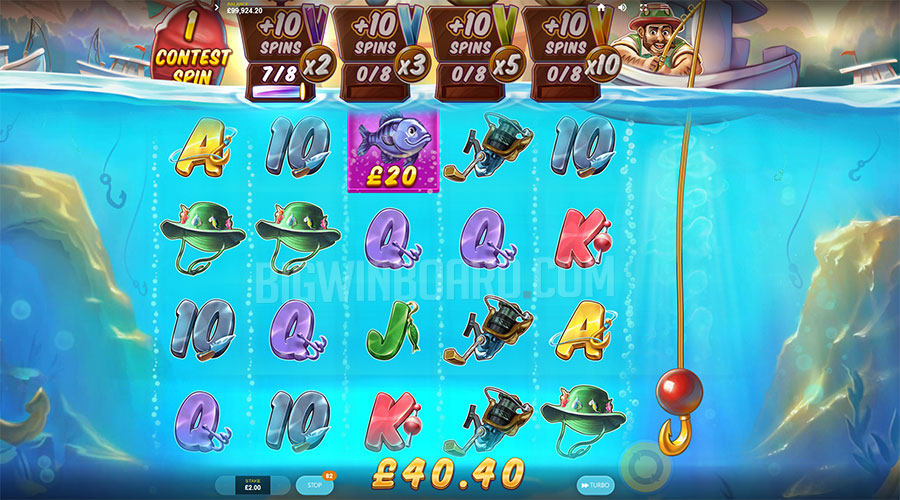Open the stake amount selector
The height and width of the screenshot is (500, 900).
[252, 485]
